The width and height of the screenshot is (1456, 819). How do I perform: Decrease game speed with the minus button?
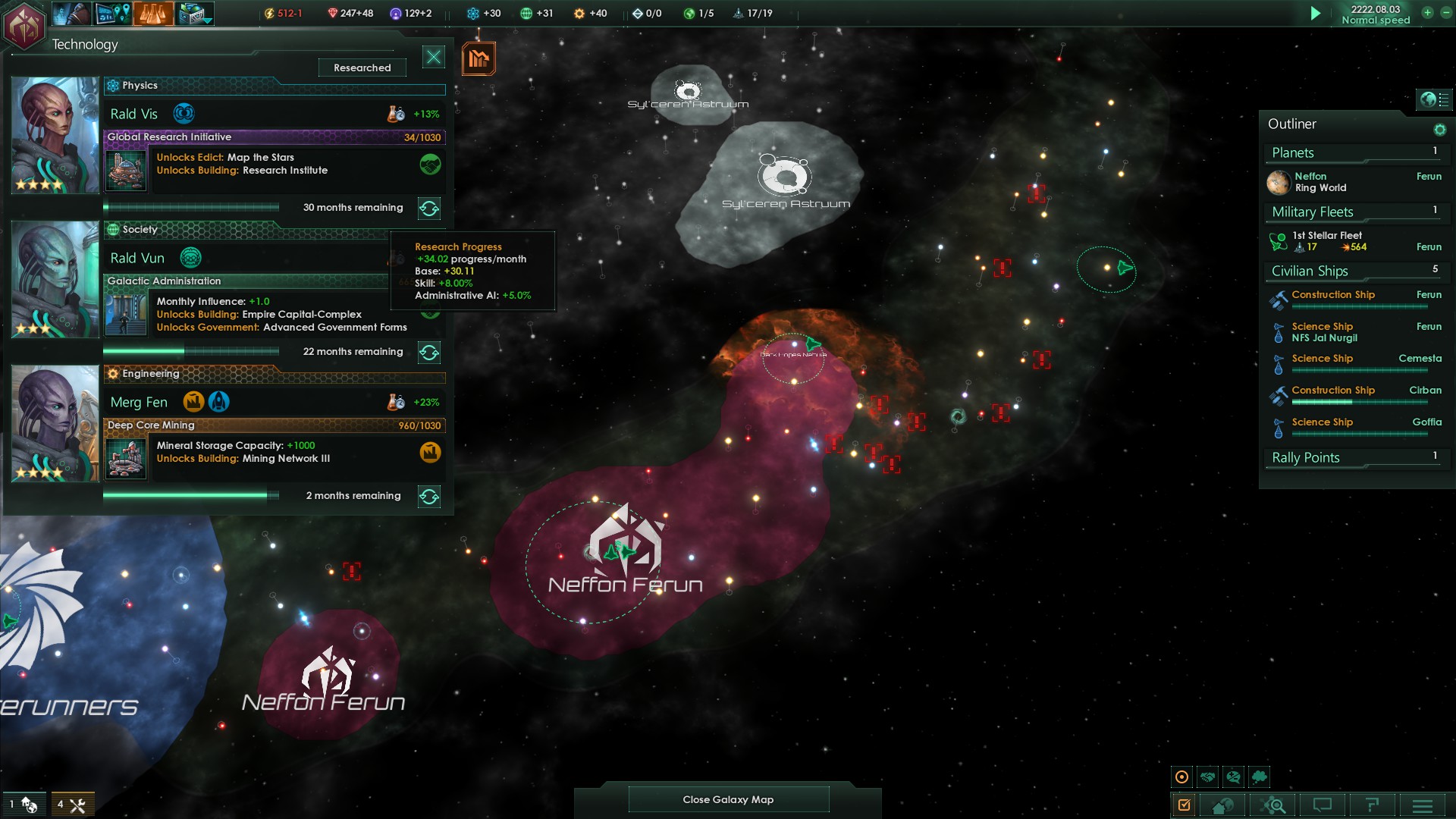click(1445, 13)
